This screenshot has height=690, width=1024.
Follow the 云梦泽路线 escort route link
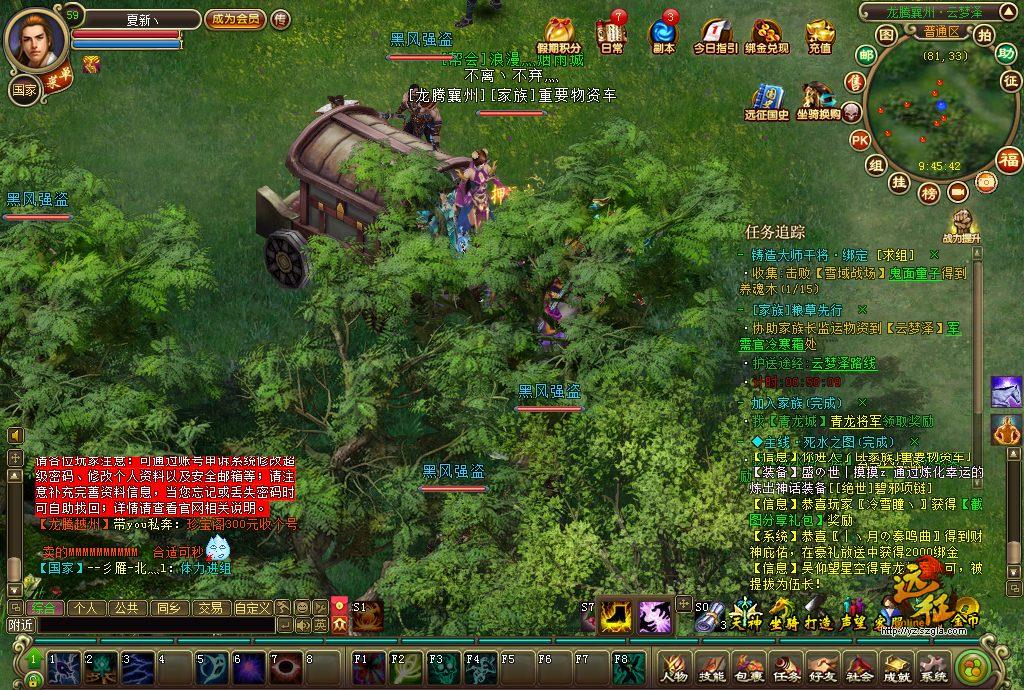coord(844,364)
